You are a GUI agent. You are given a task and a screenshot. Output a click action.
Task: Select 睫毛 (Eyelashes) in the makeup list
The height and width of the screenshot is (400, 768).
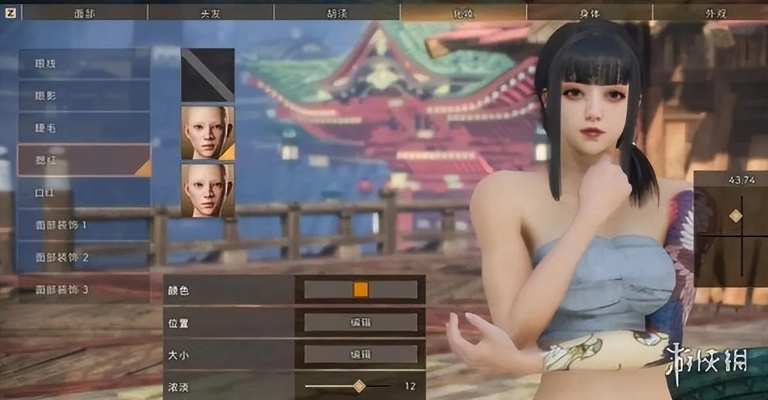tap(84, 128)
